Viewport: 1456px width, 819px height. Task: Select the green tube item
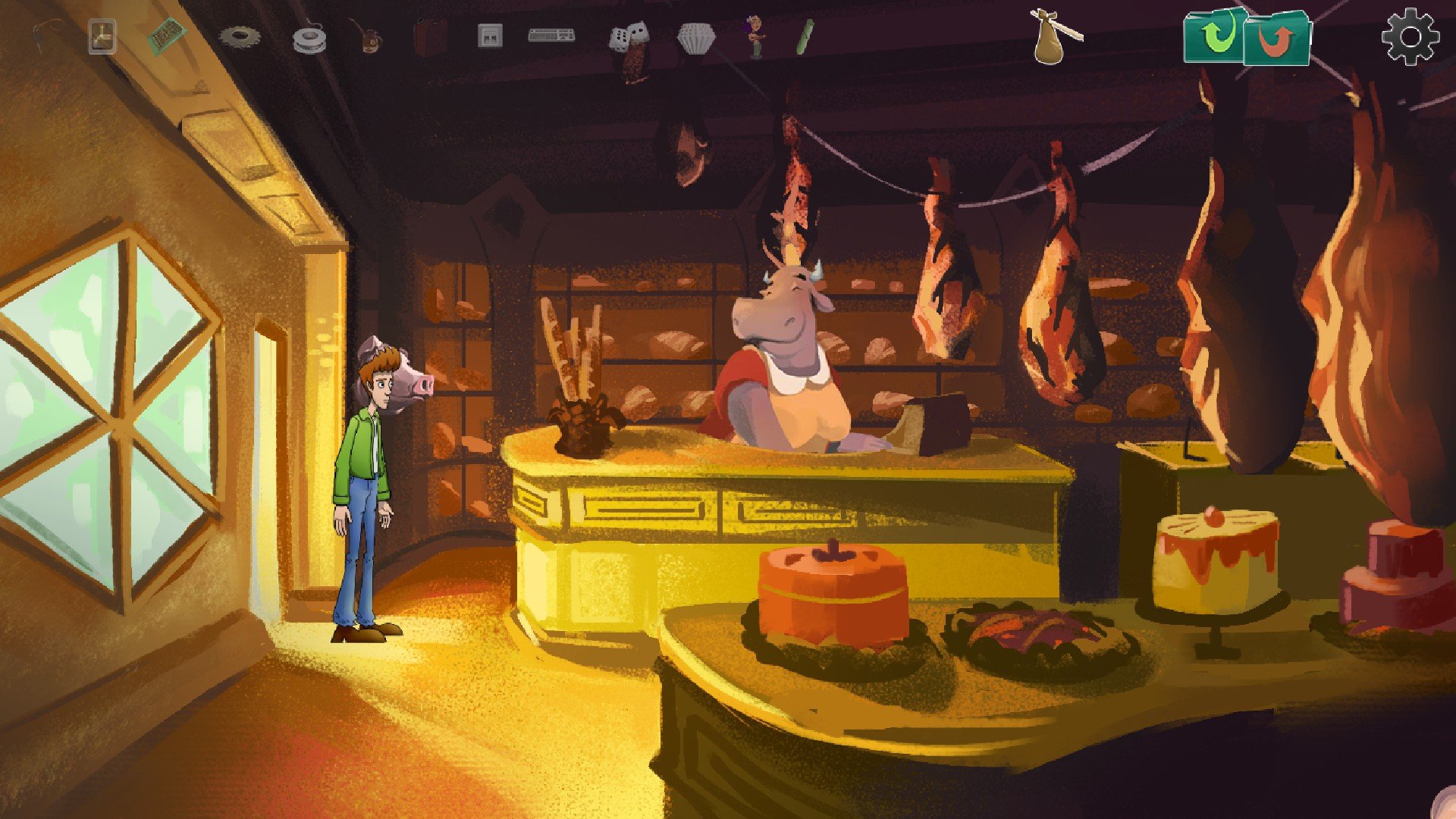804,36
